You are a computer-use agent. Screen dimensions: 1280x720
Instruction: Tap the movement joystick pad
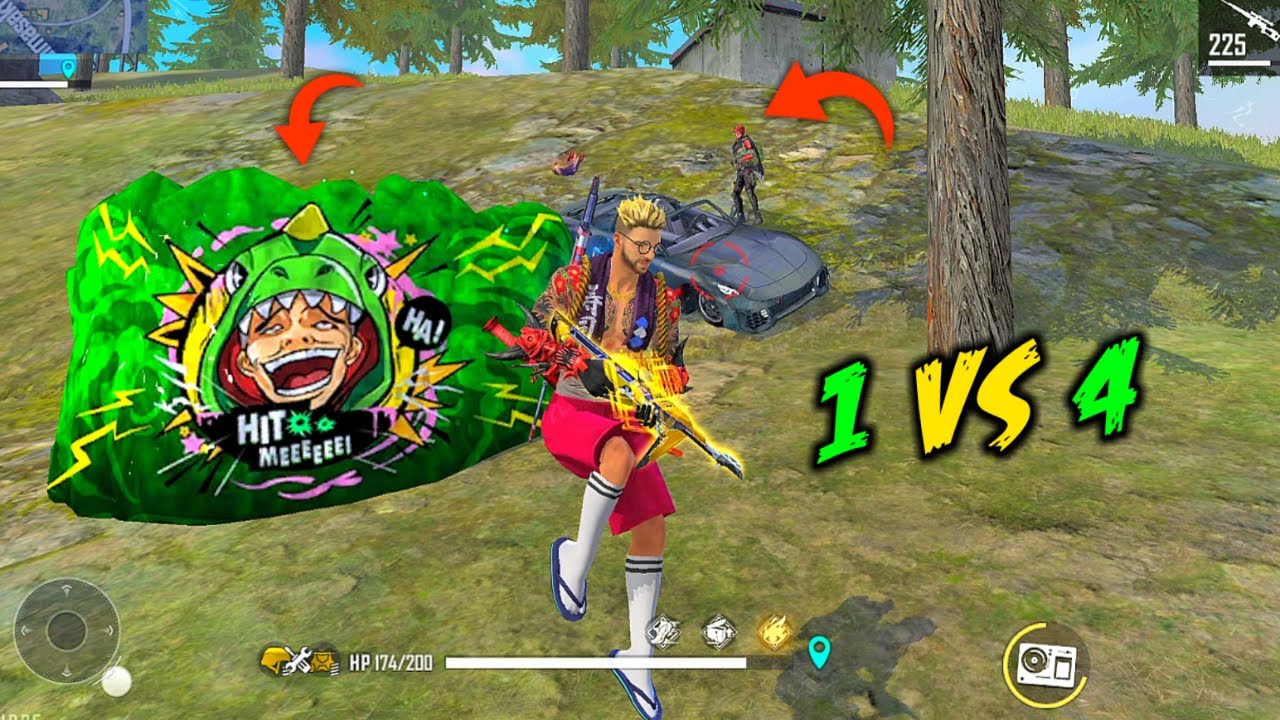point(67,631)
